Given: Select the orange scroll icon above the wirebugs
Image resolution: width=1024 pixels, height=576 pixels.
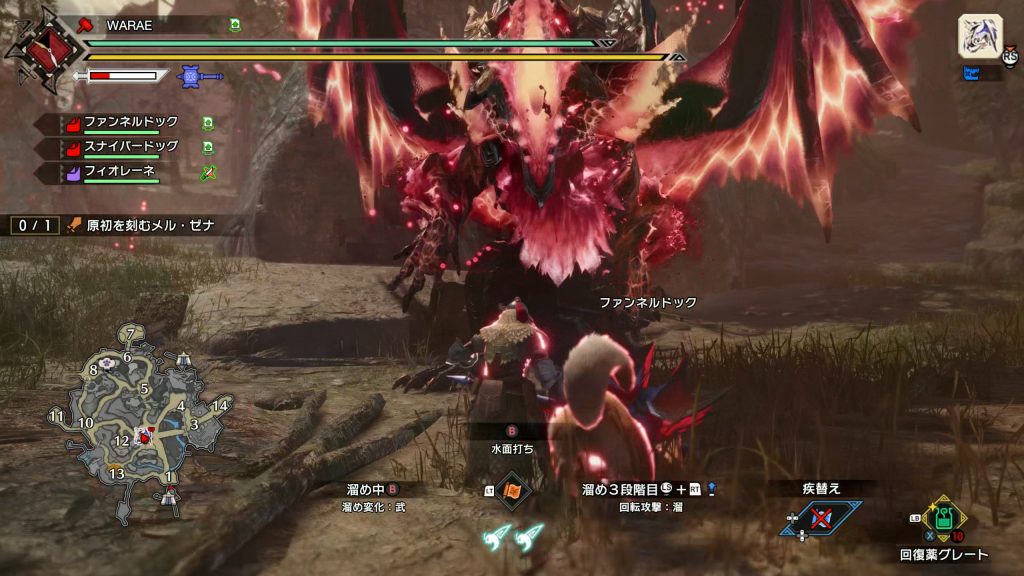Looking at the screenshot, I should point(513,491).
